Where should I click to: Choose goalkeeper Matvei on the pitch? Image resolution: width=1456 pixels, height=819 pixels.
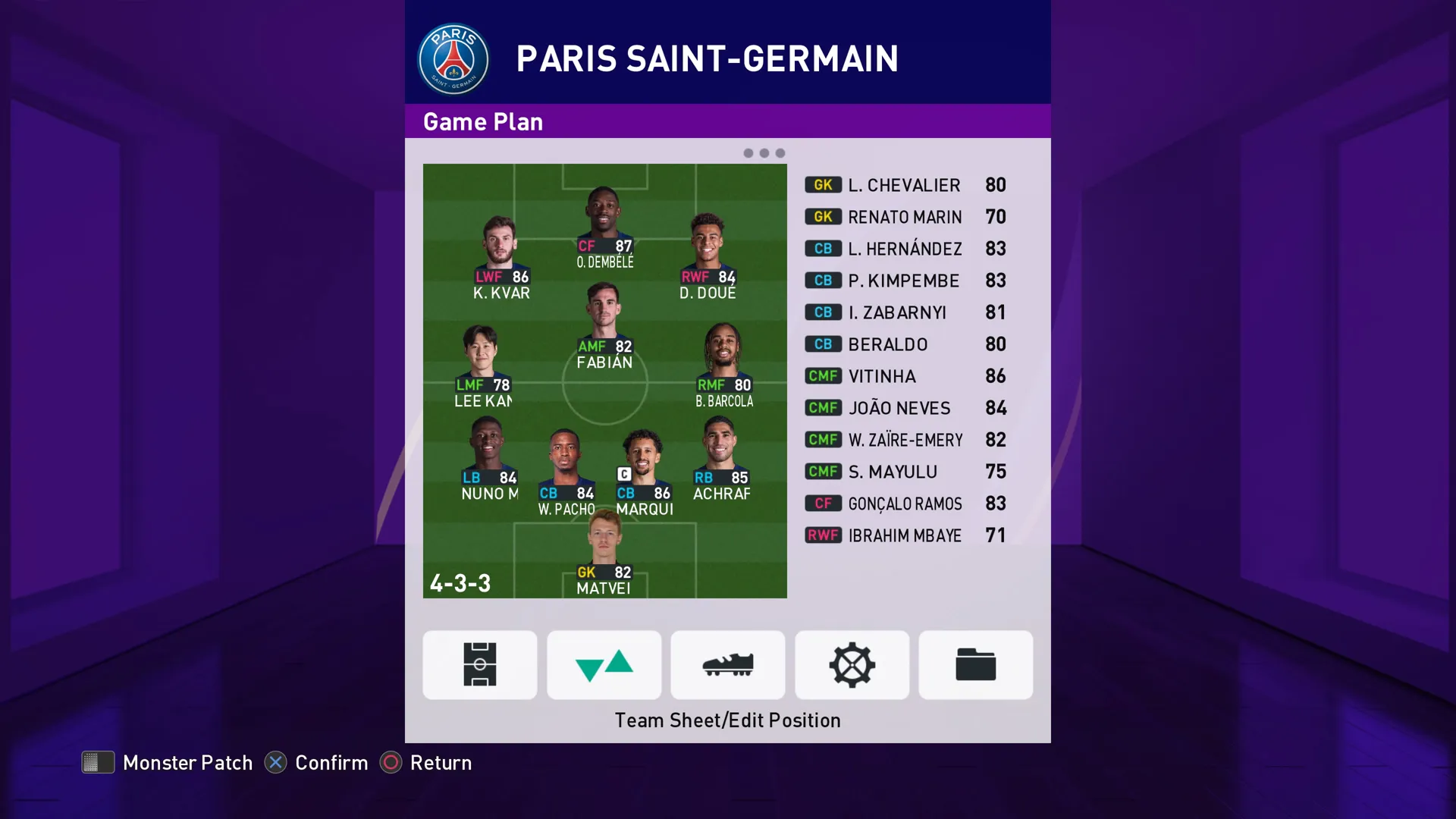(604, 553)
